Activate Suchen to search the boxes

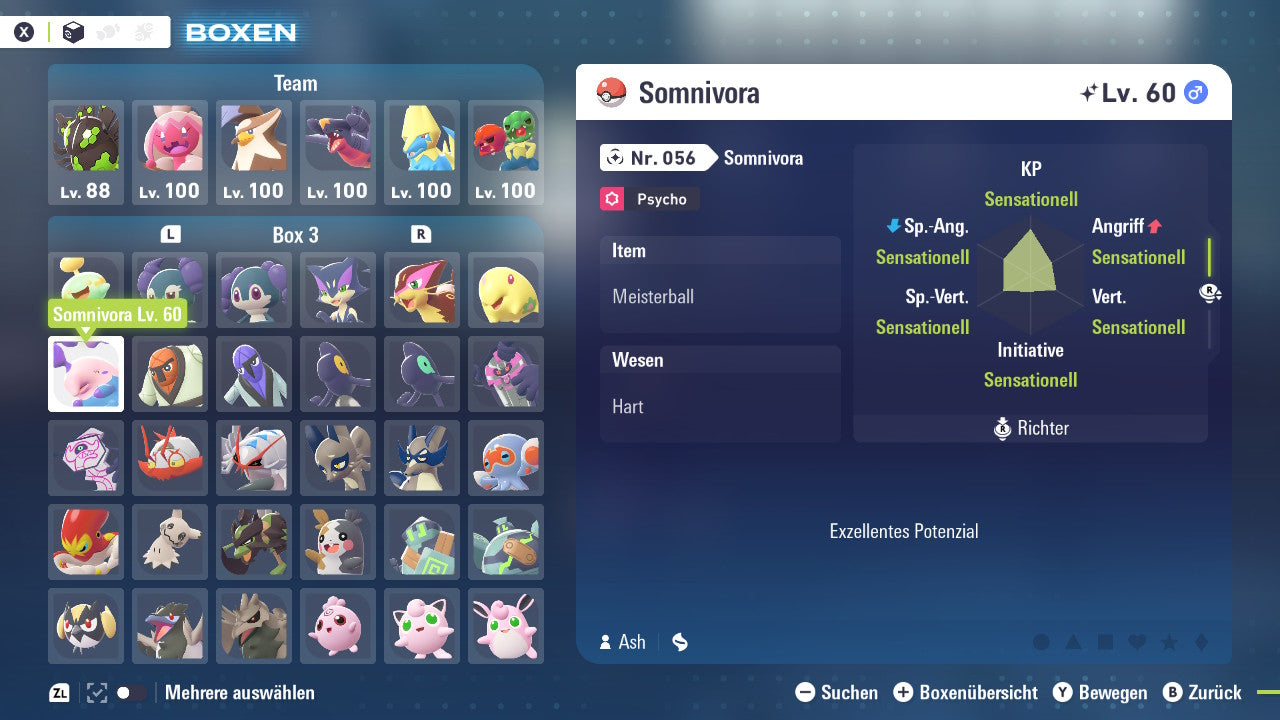pos(838,692)
